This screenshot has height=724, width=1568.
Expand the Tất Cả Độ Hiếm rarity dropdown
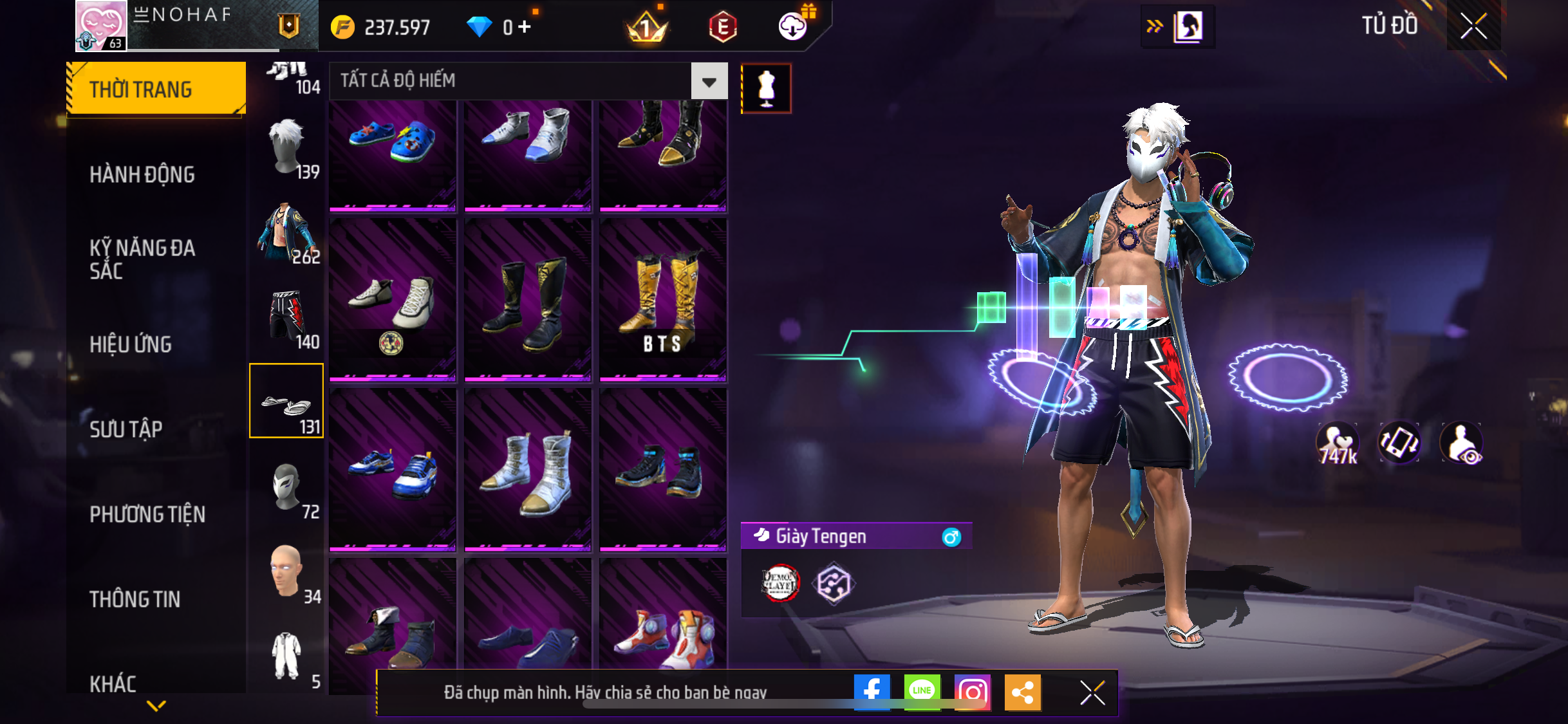coord(709,81)
